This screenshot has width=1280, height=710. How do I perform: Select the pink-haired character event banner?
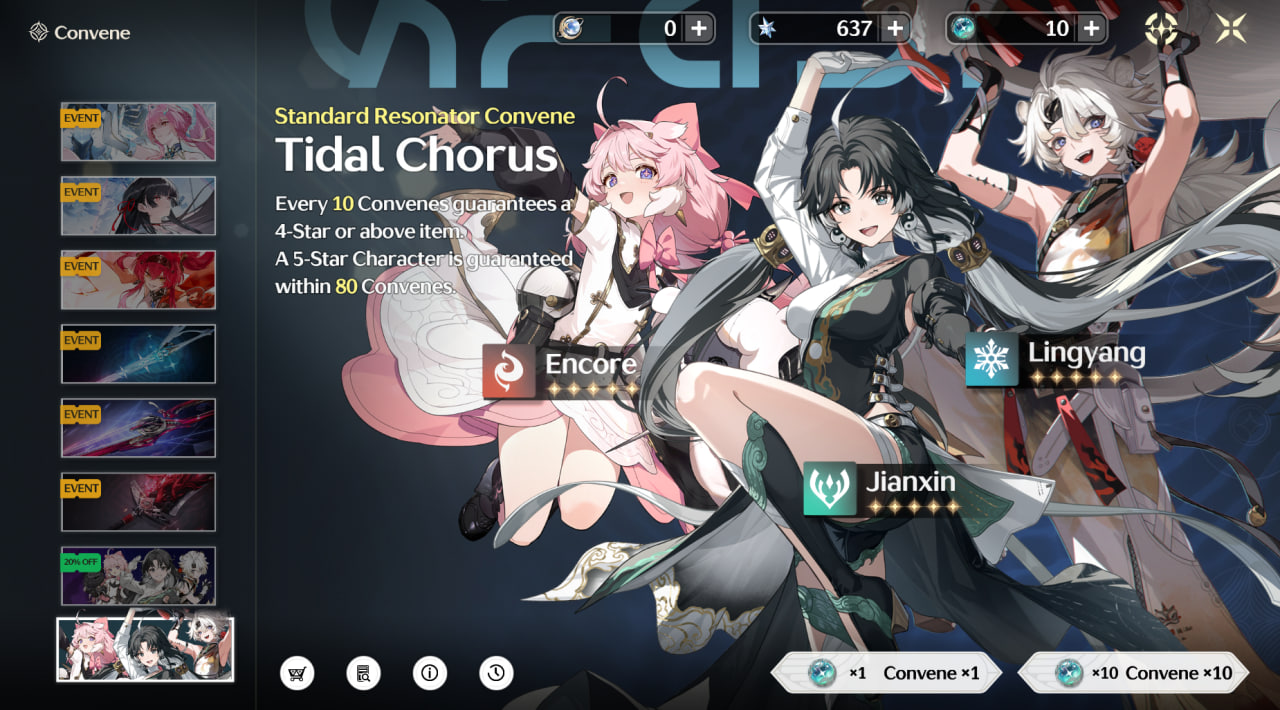coord(138,131)
